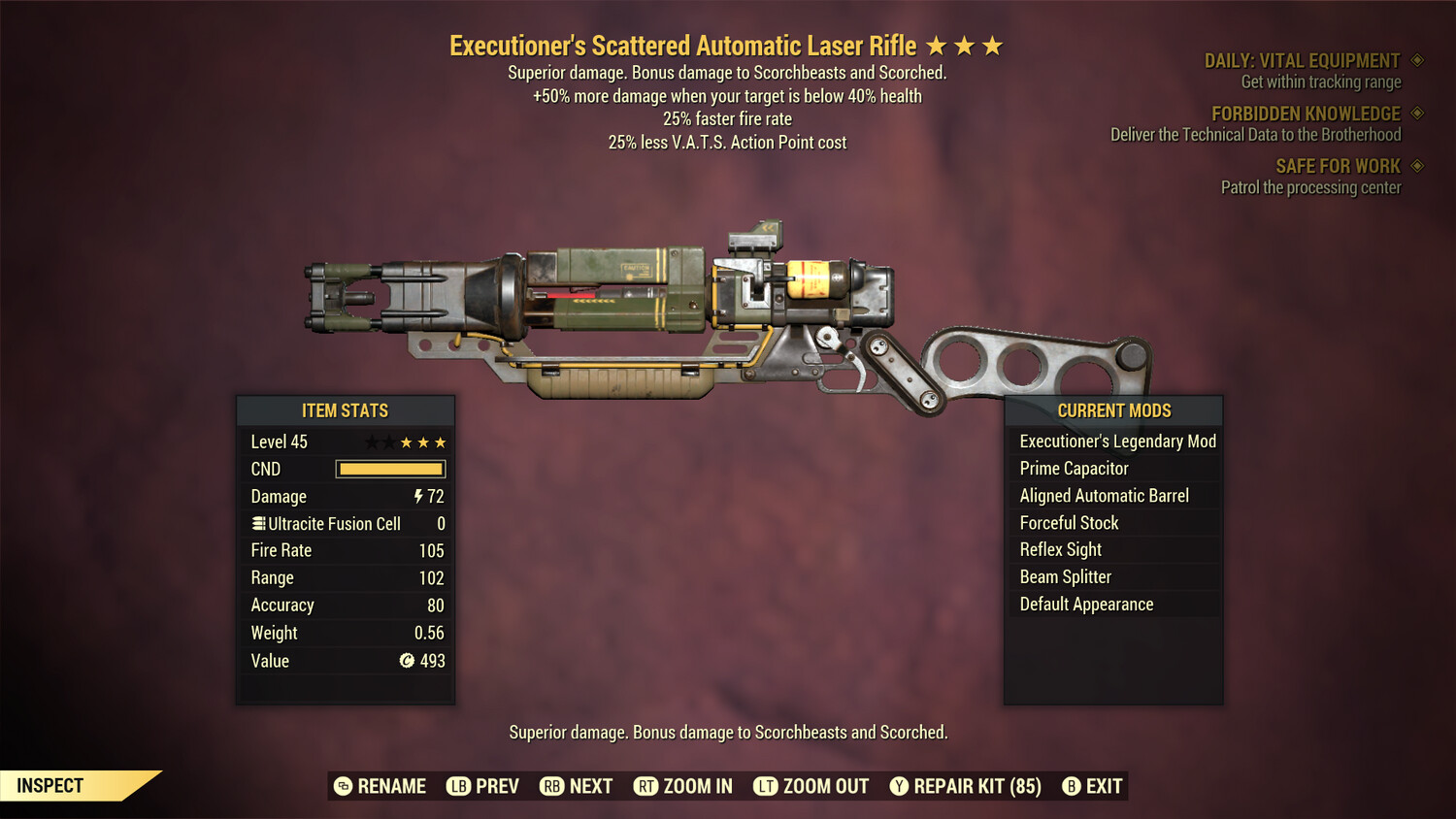Click the yellow CND condition bar
Screen dimensions: 1456x819
point(390,469)
